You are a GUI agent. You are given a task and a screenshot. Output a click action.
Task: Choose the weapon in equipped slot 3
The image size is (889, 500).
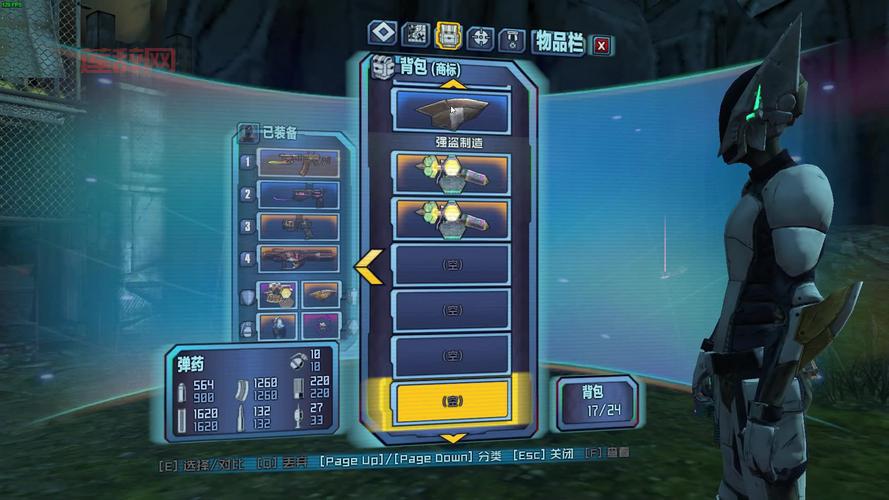click(x=299, y=226)
